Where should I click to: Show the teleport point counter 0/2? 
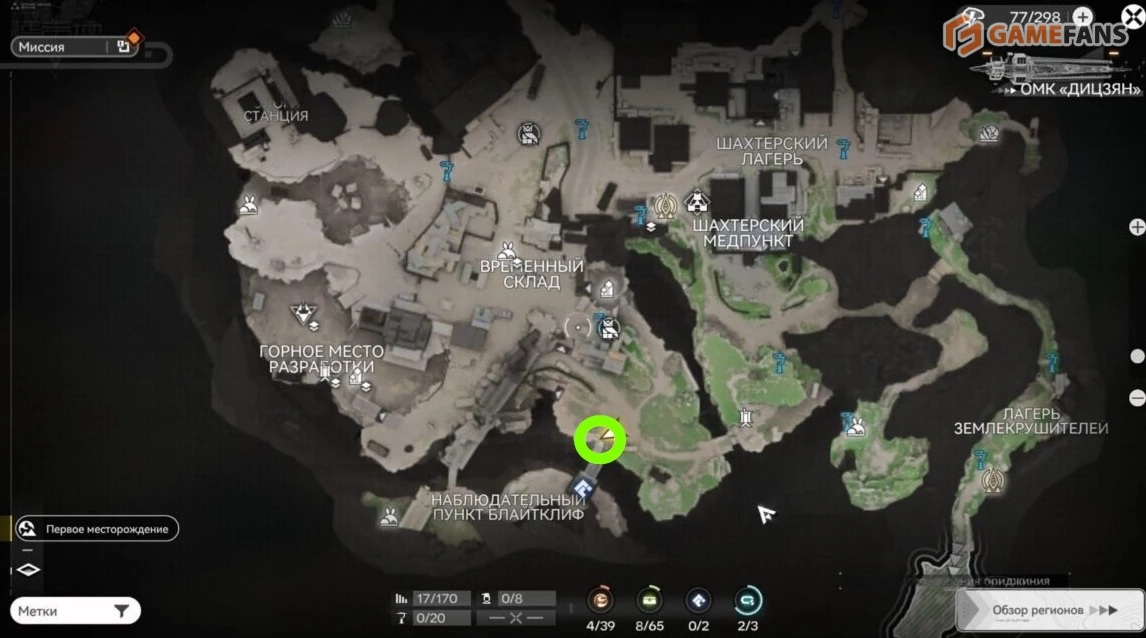698,600
